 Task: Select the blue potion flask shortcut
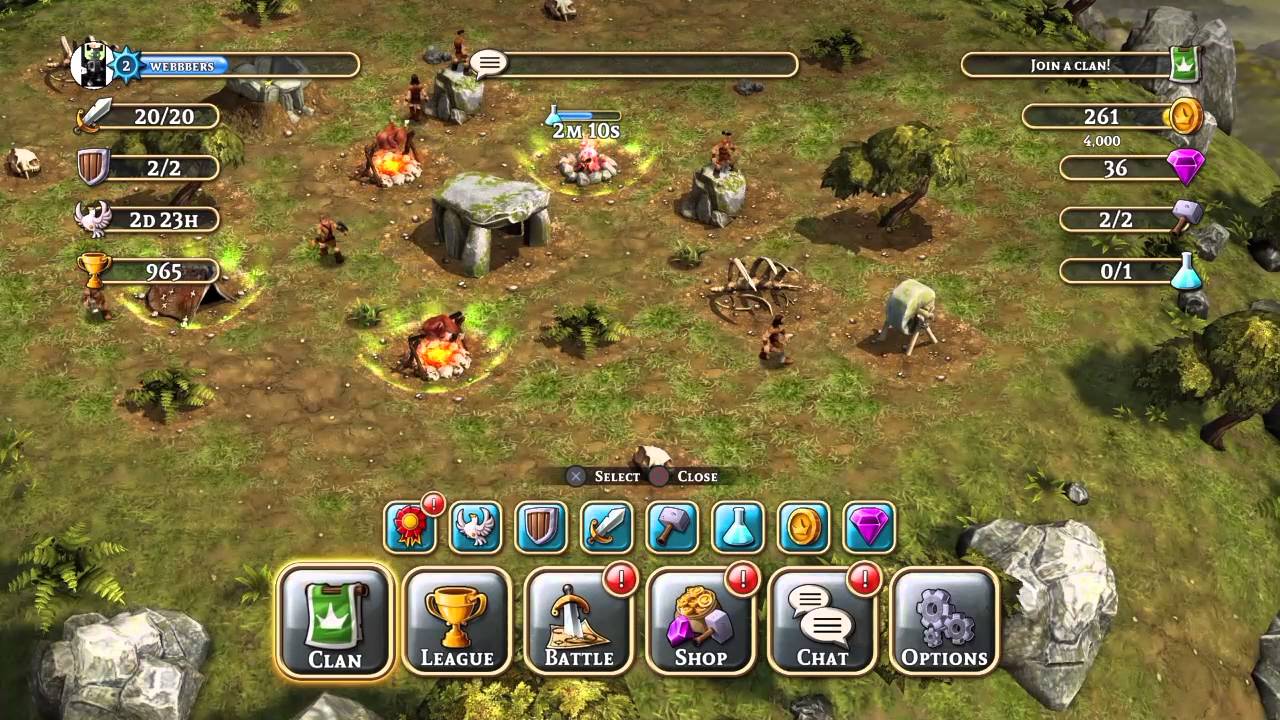738,527
